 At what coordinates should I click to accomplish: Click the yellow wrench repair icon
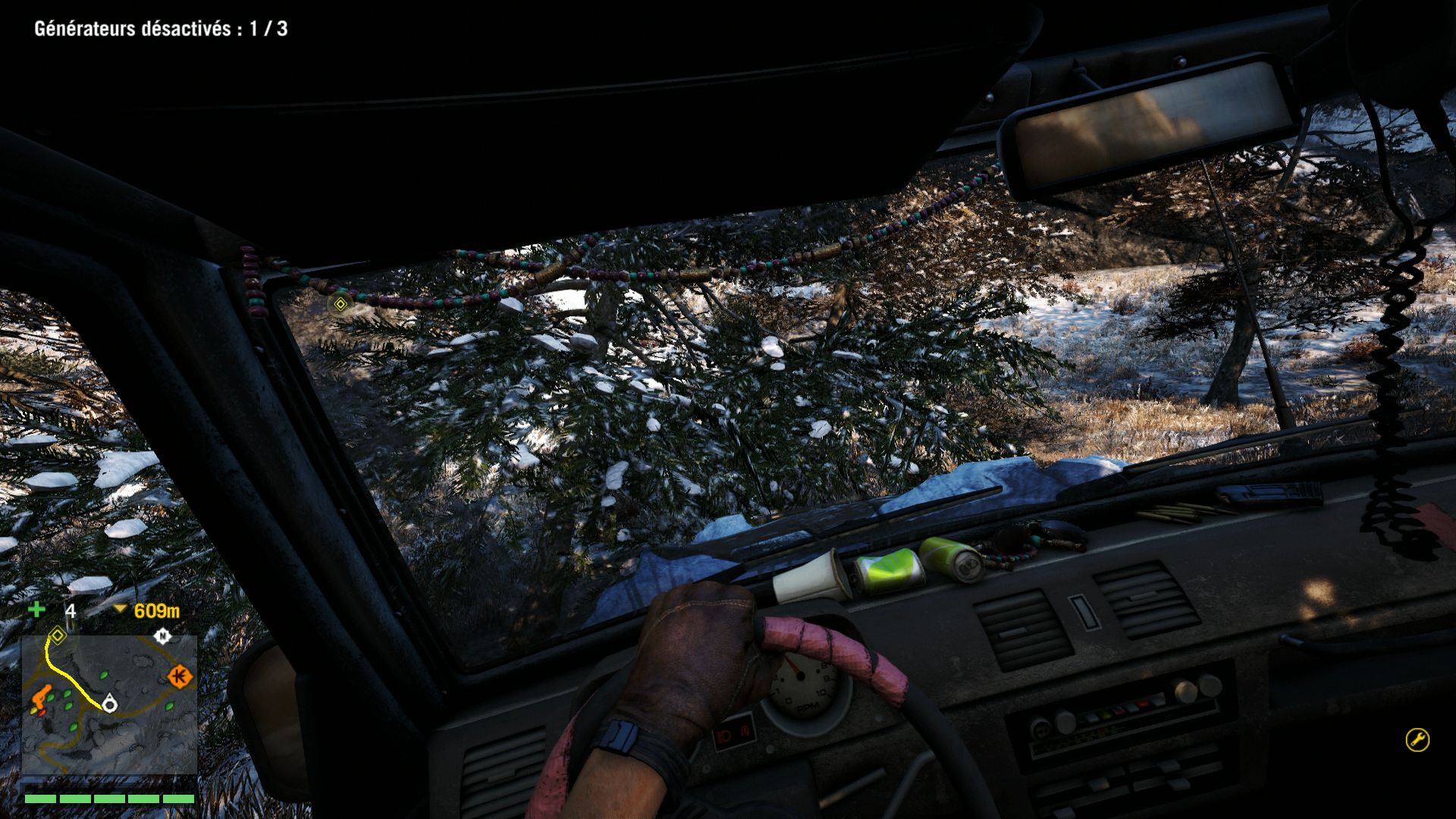tap(1417, 739)
